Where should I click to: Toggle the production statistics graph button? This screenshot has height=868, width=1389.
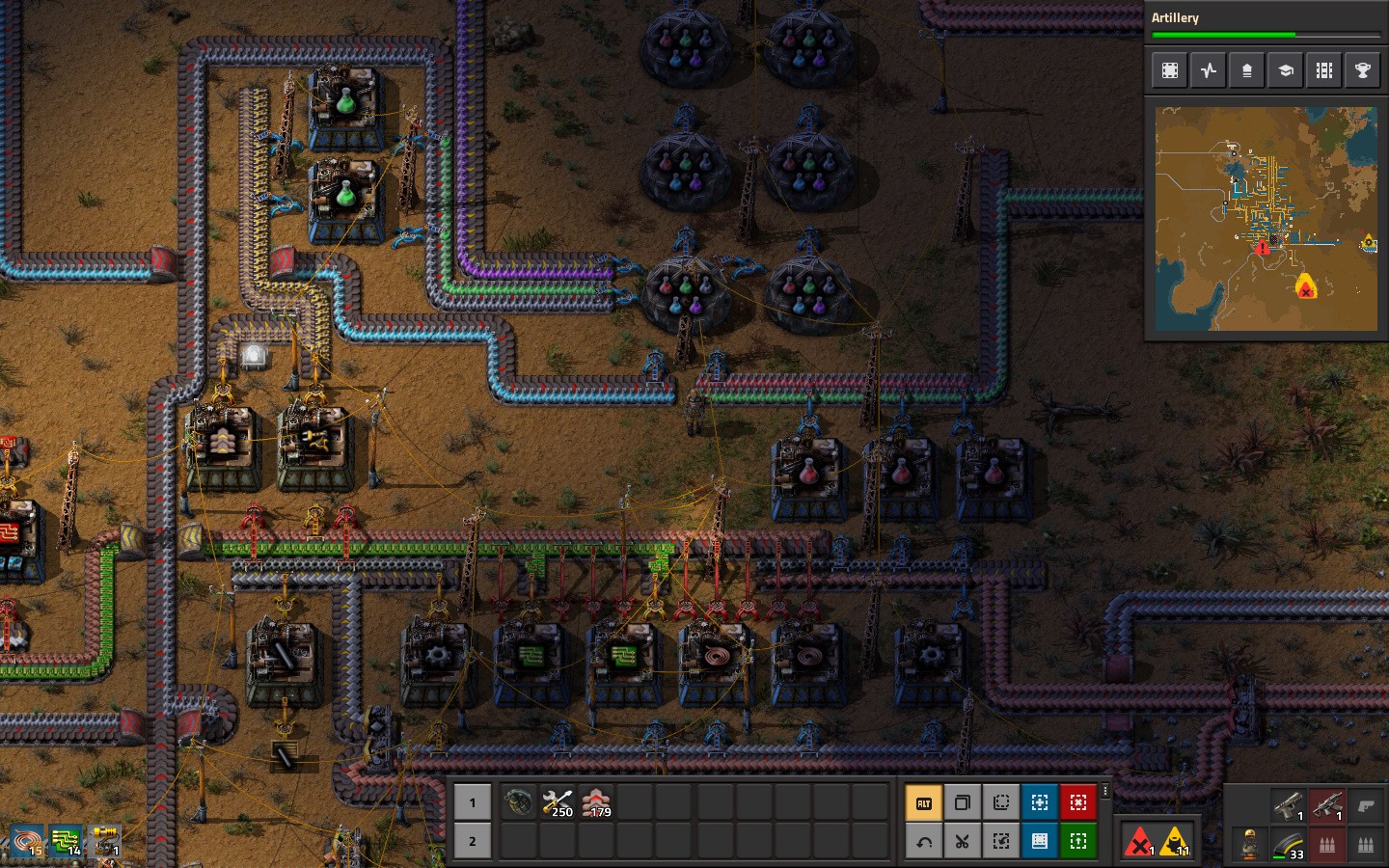click(1209, 70)
